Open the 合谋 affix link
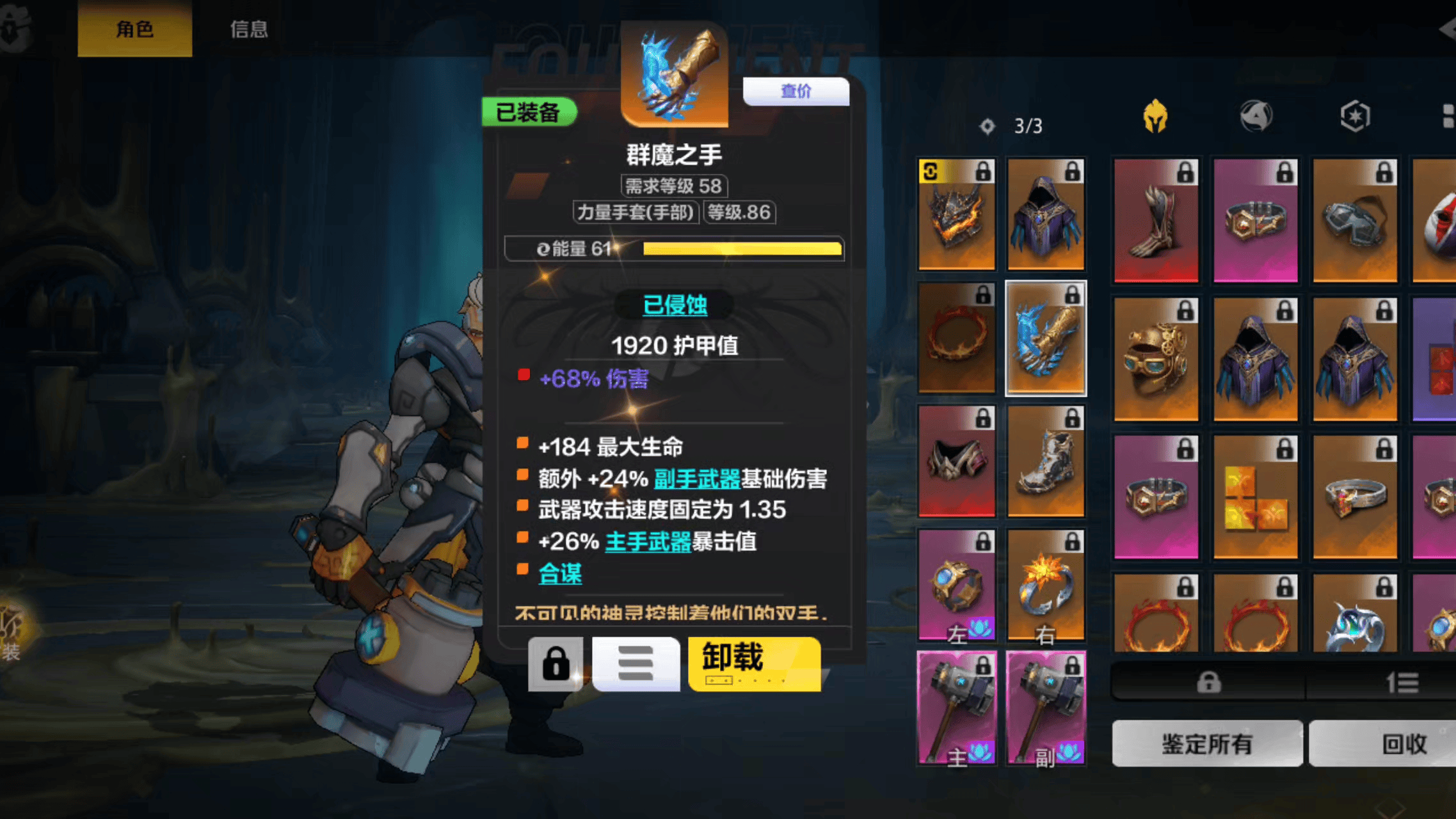Viewport: 1456px width, 819px height. tap(560, 573)
